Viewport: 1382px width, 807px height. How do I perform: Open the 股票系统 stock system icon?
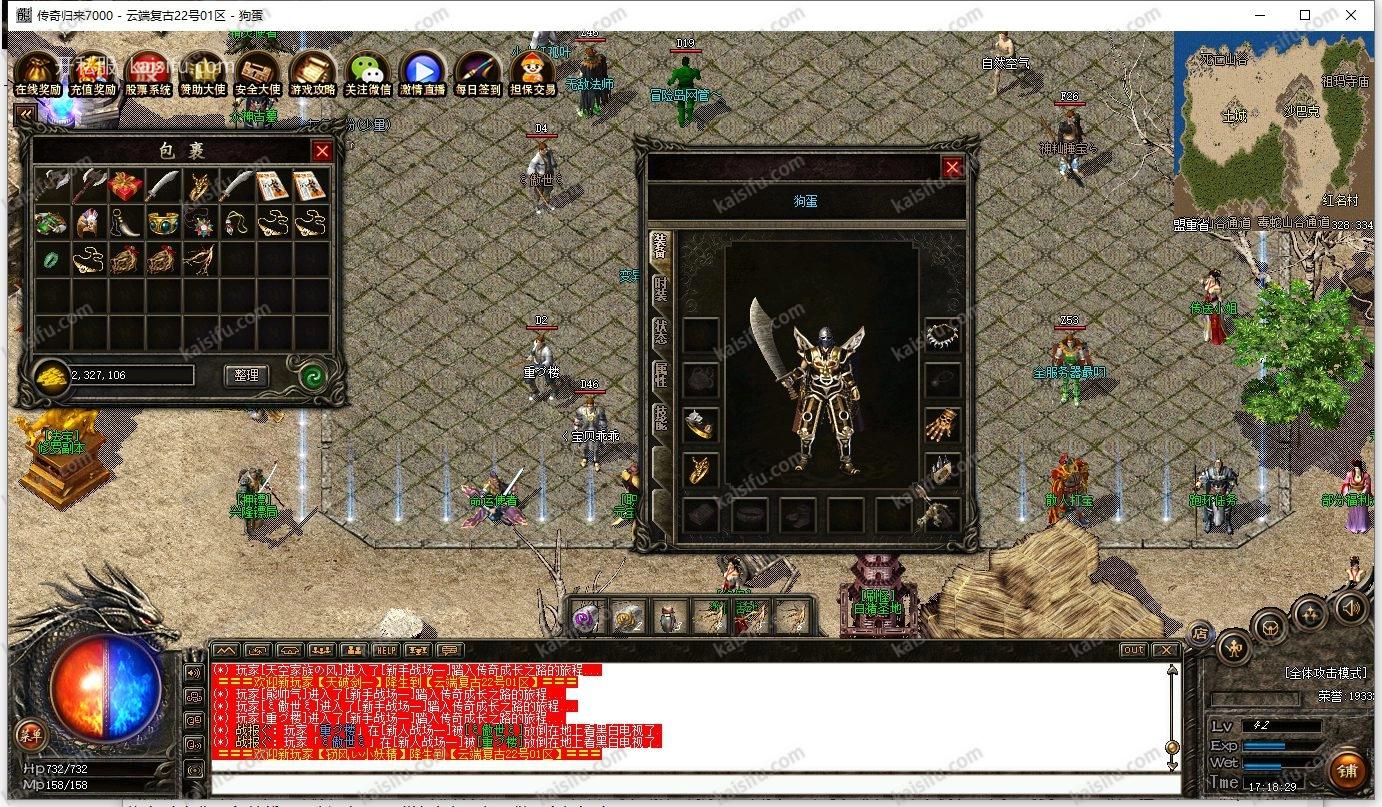tap(148, 73)
